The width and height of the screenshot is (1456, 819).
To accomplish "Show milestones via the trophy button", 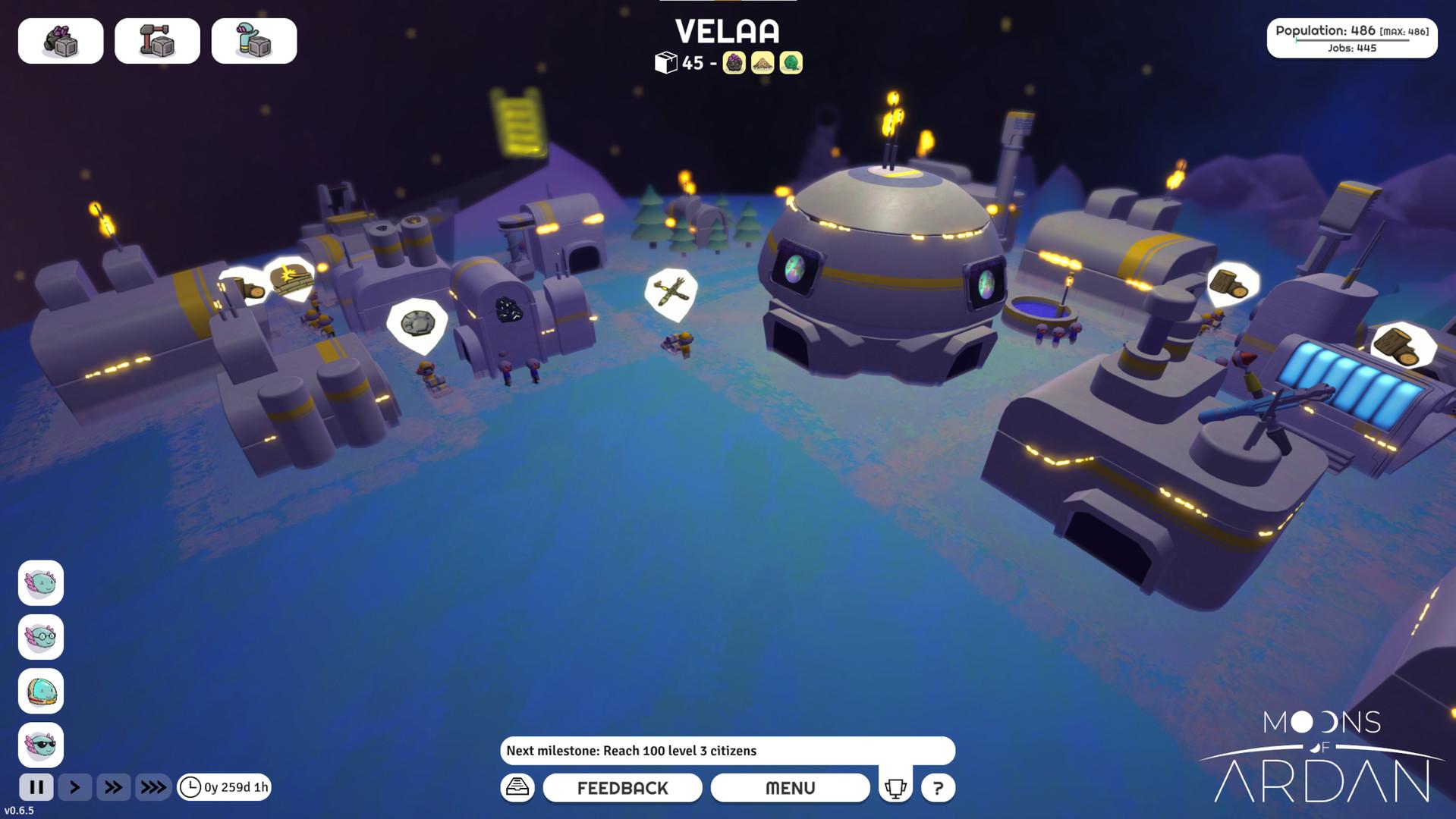I will [895, 788].
